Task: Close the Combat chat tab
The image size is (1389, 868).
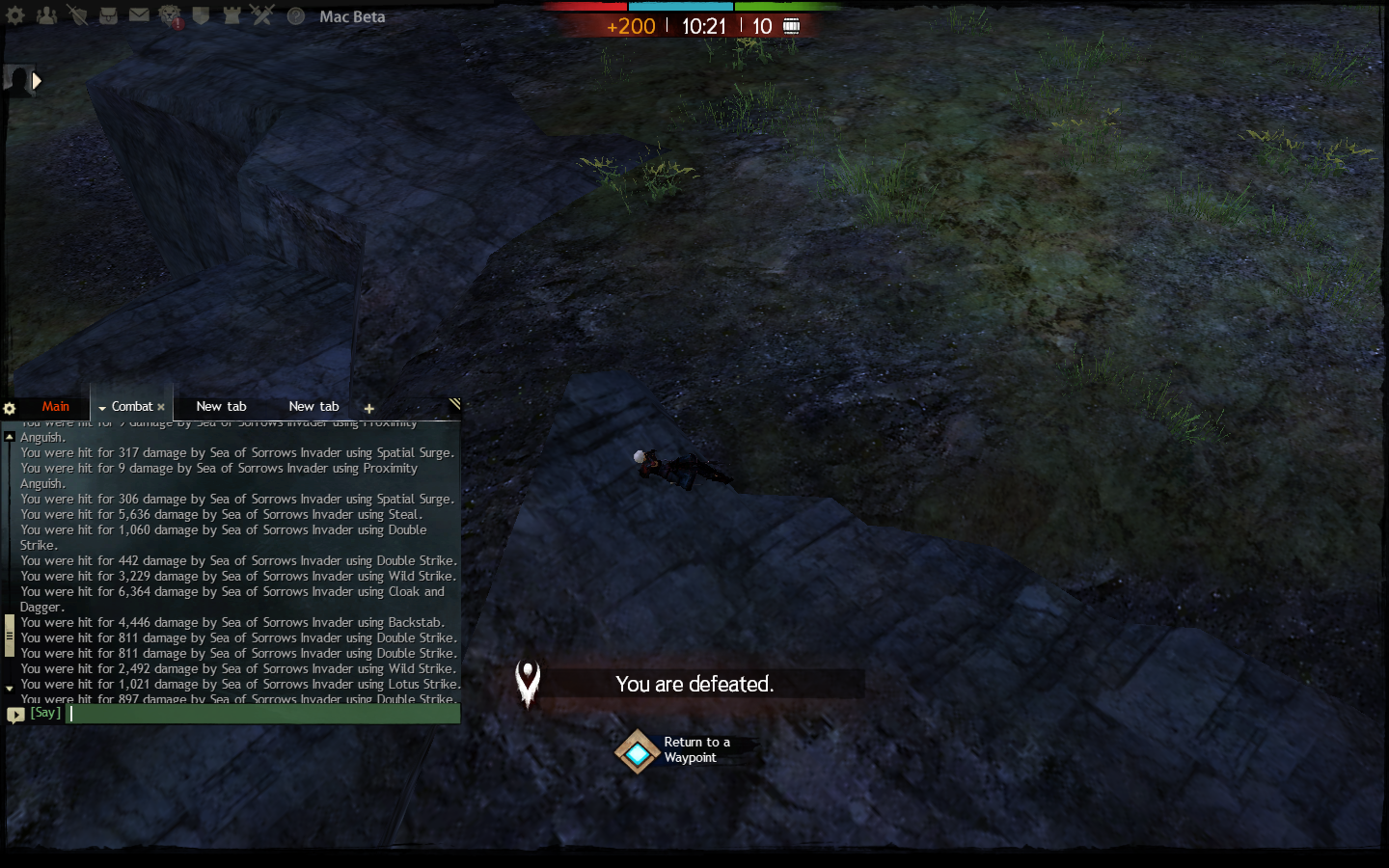Action: [x=161, y=408]
